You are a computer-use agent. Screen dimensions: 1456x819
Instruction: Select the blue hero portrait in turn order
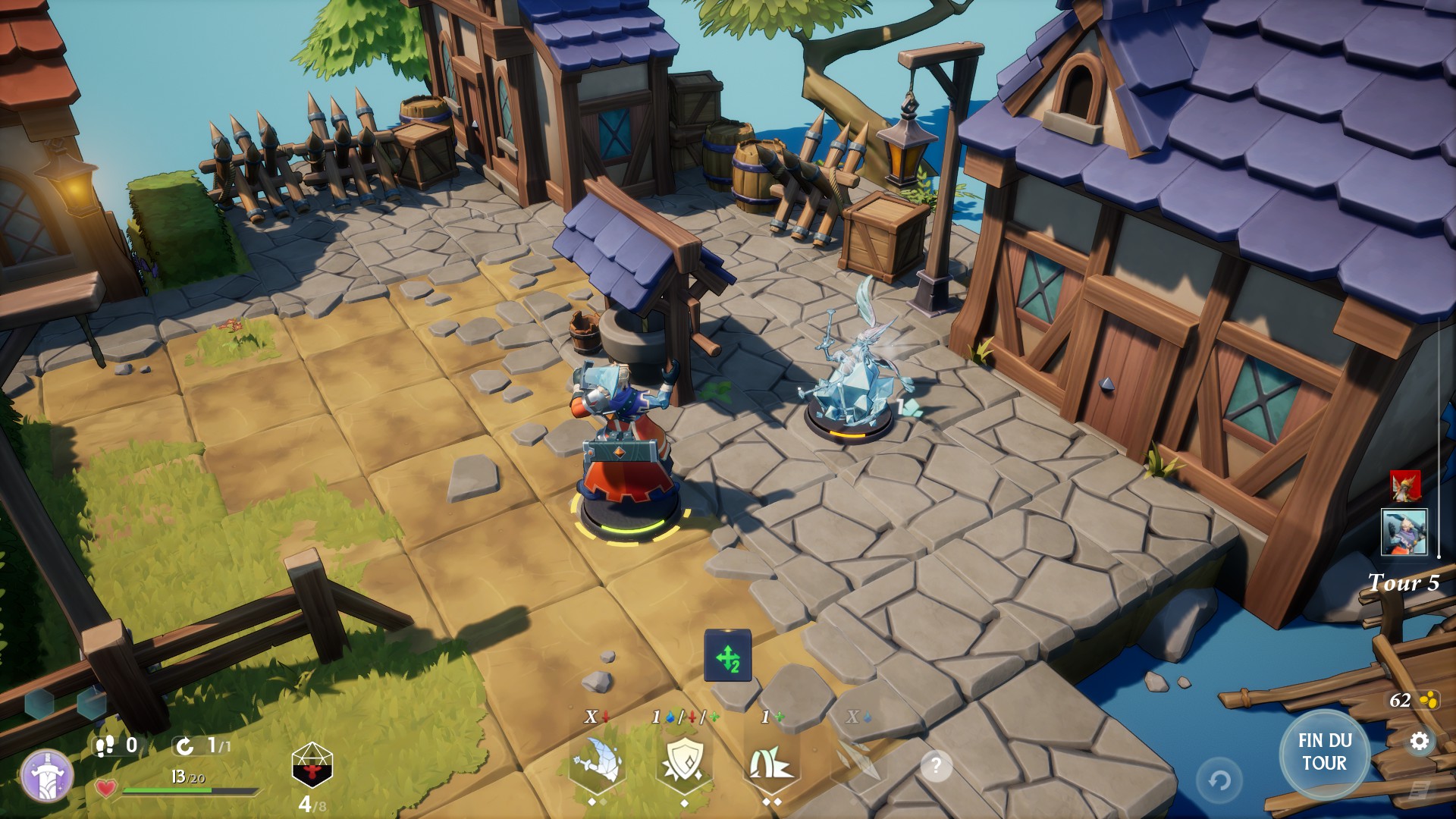point(1404,532)
